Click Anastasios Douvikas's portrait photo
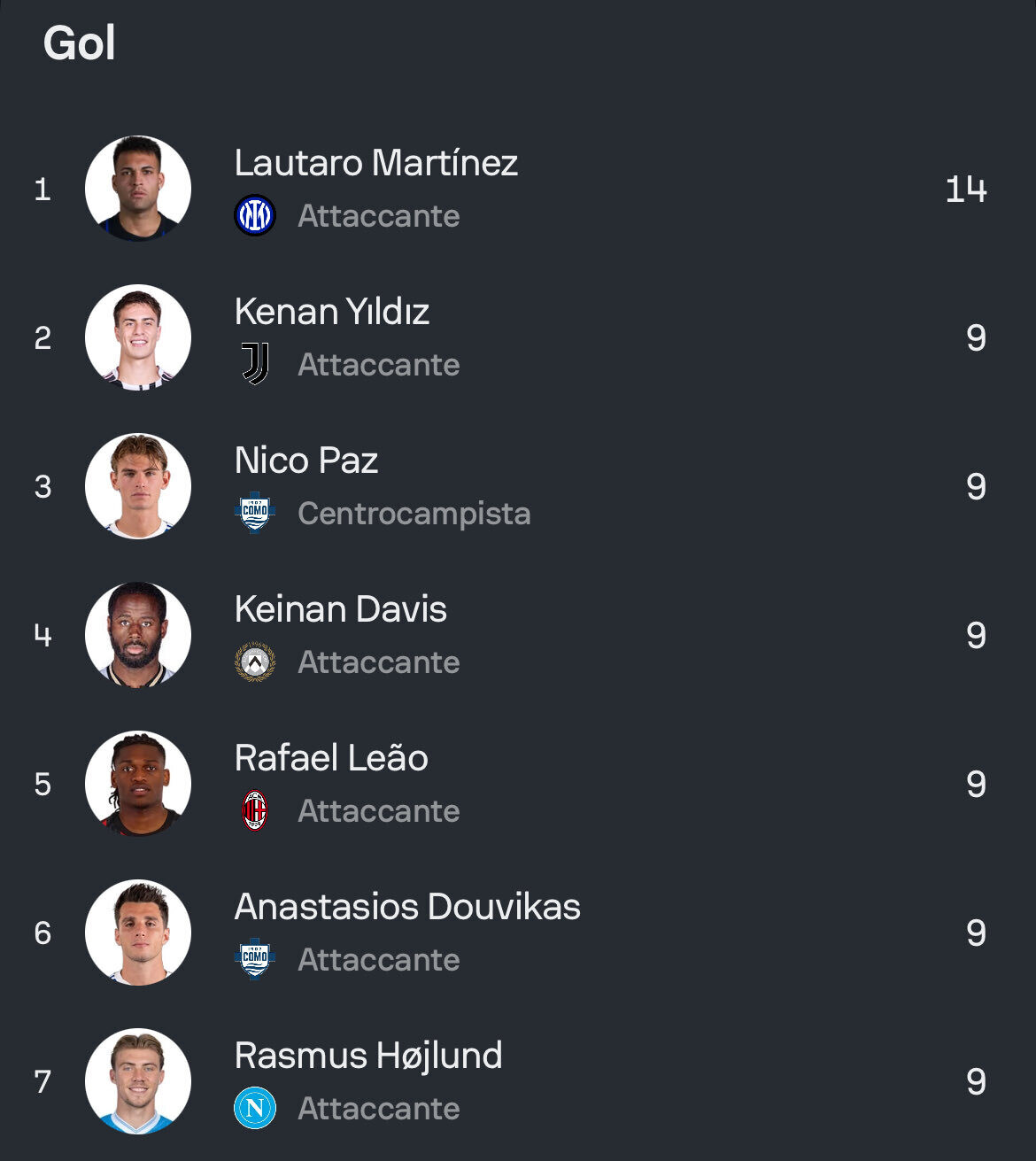 [x=138, y=933]
